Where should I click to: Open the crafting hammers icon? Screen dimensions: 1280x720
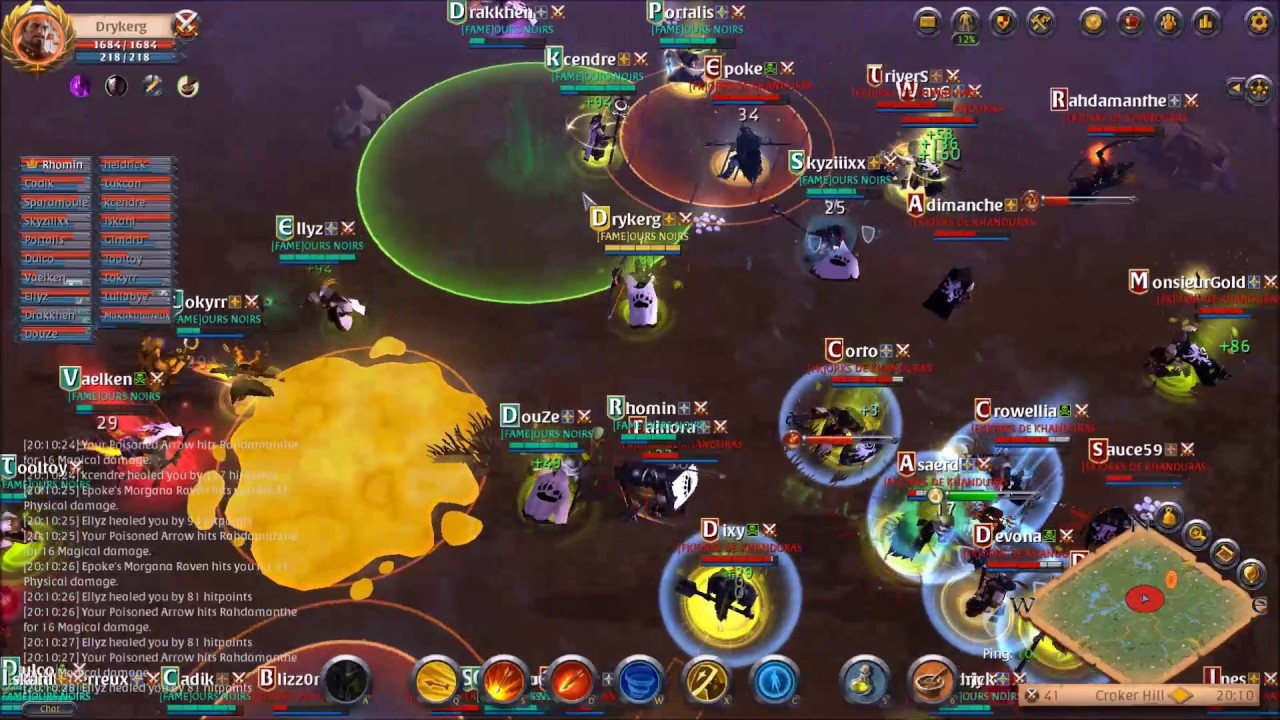tap(1039, 23)
